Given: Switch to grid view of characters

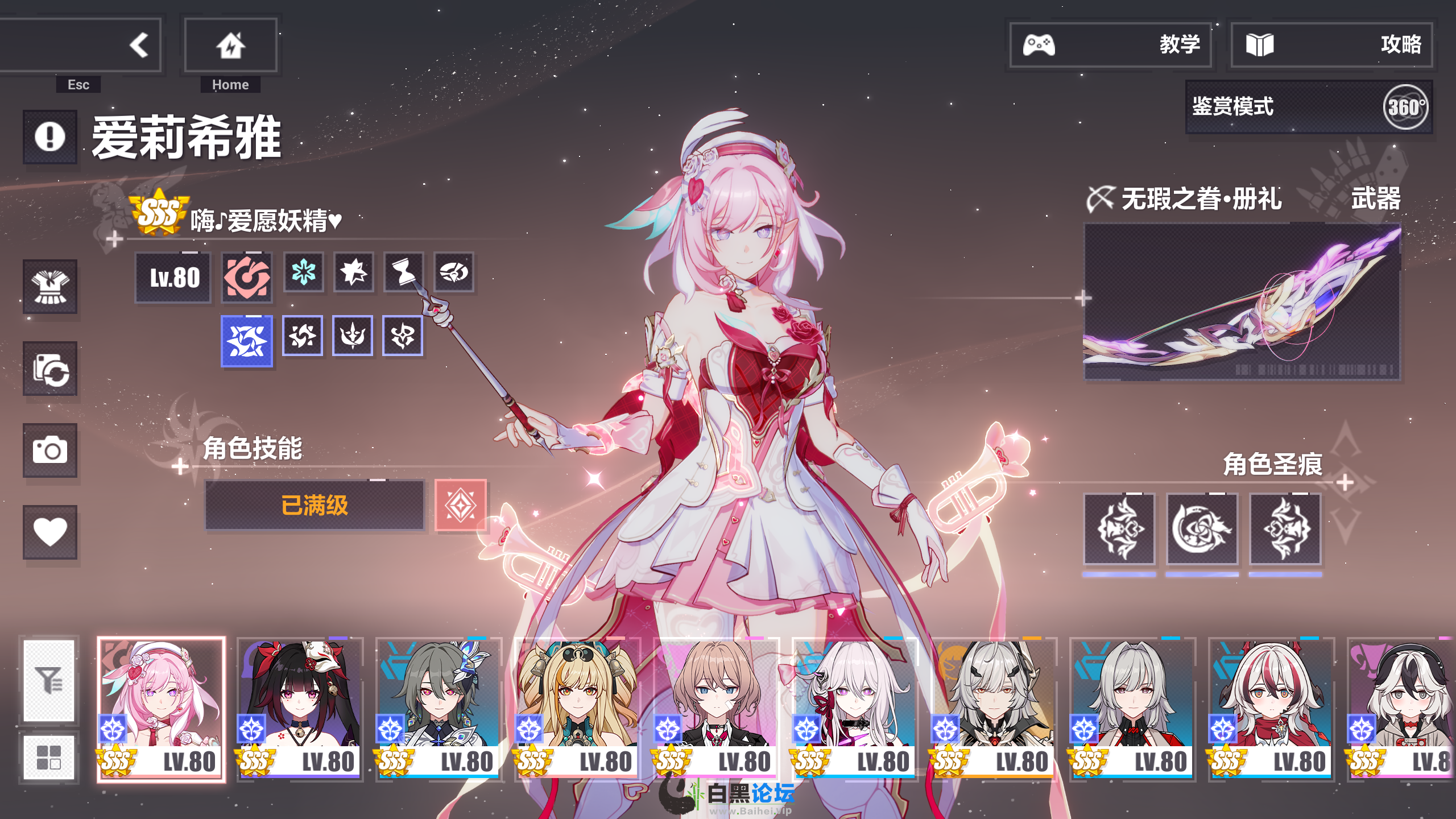Looking at the screenshot, I should (49, 757).
